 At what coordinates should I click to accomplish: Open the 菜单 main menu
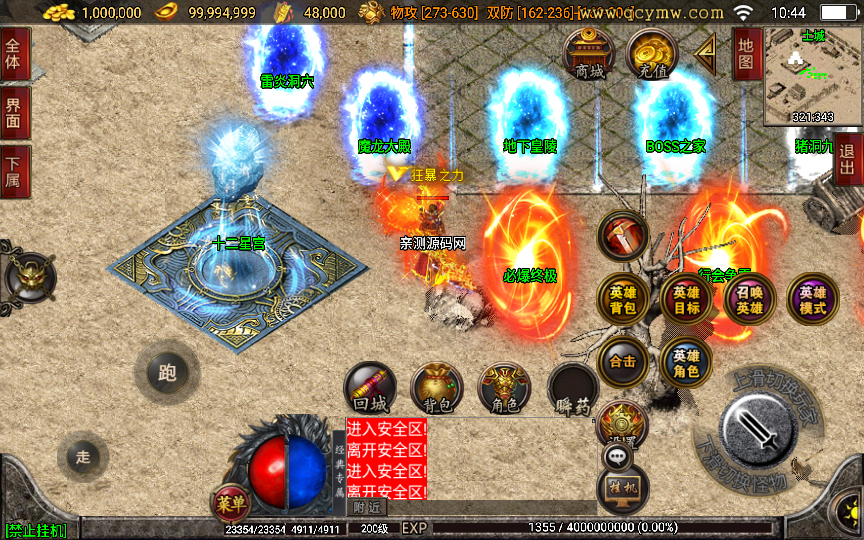point(229,504)
